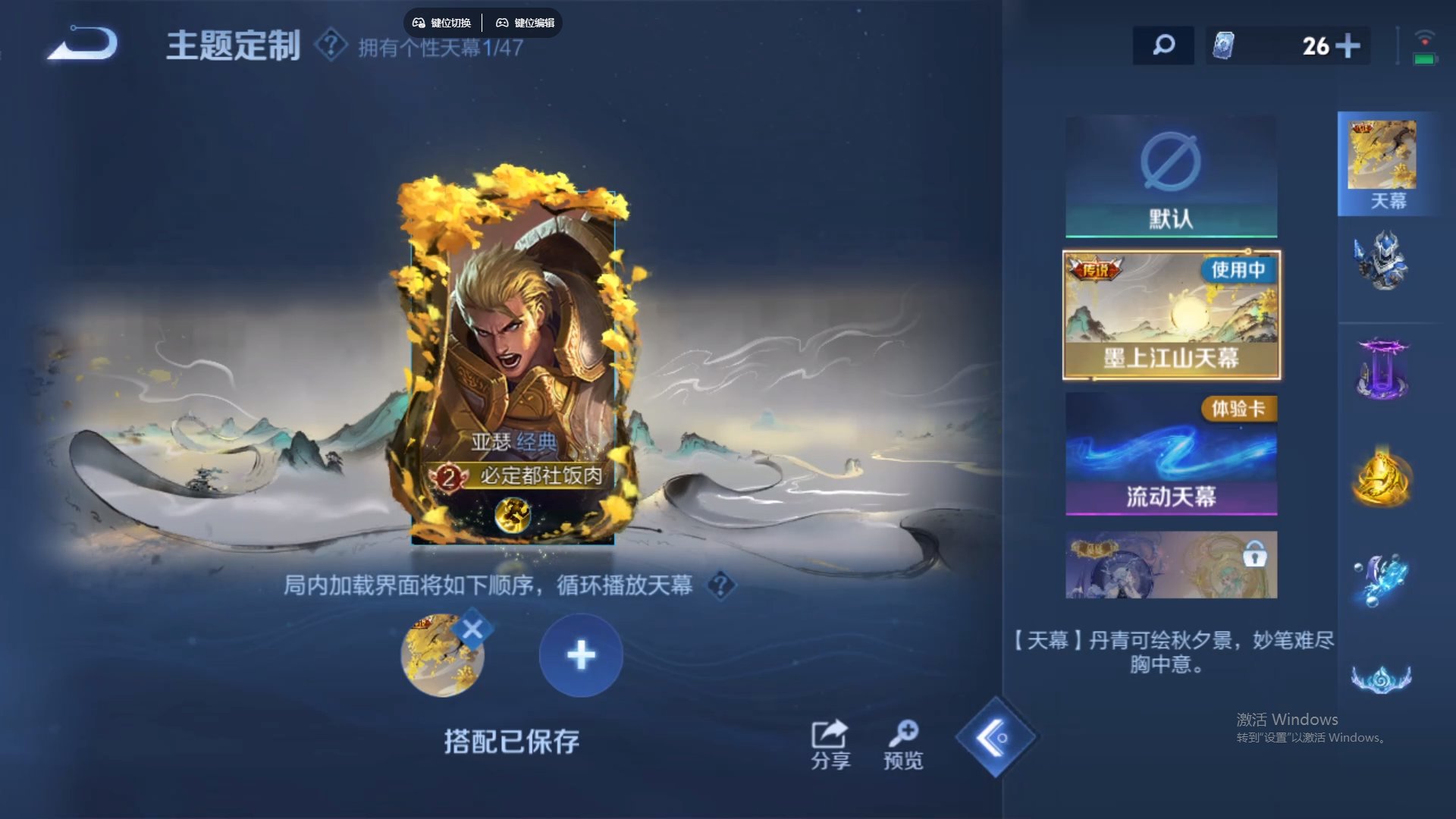
Task: Select the 默认 default sky option
Action: click(1170, 176)
